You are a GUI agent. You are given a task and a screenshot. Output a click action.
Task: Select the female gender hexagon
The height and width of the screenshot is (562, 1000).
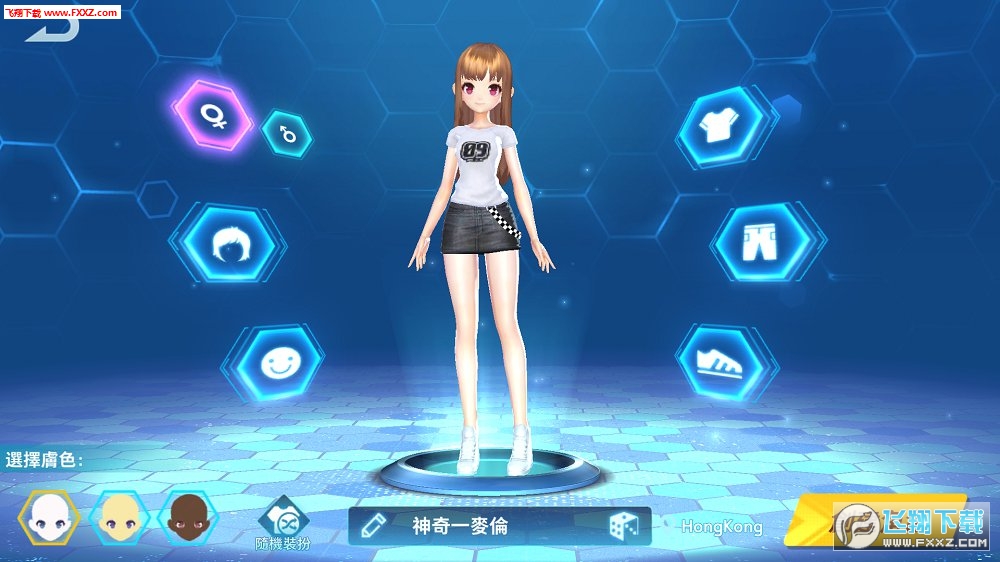point(211,114)
